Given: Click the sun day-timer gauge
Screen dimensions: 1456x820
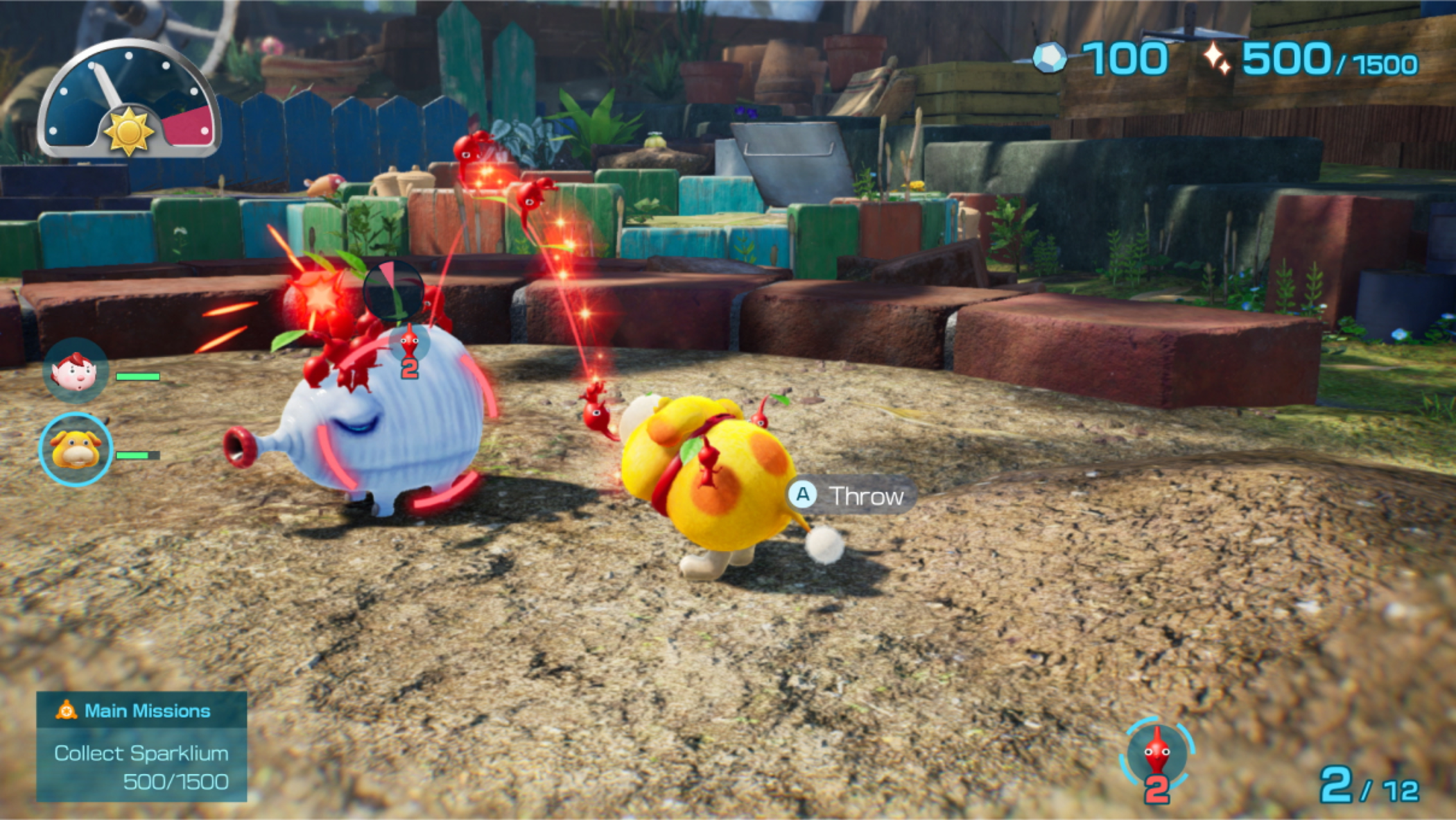Looking at the screenshot, I should 129,101.
